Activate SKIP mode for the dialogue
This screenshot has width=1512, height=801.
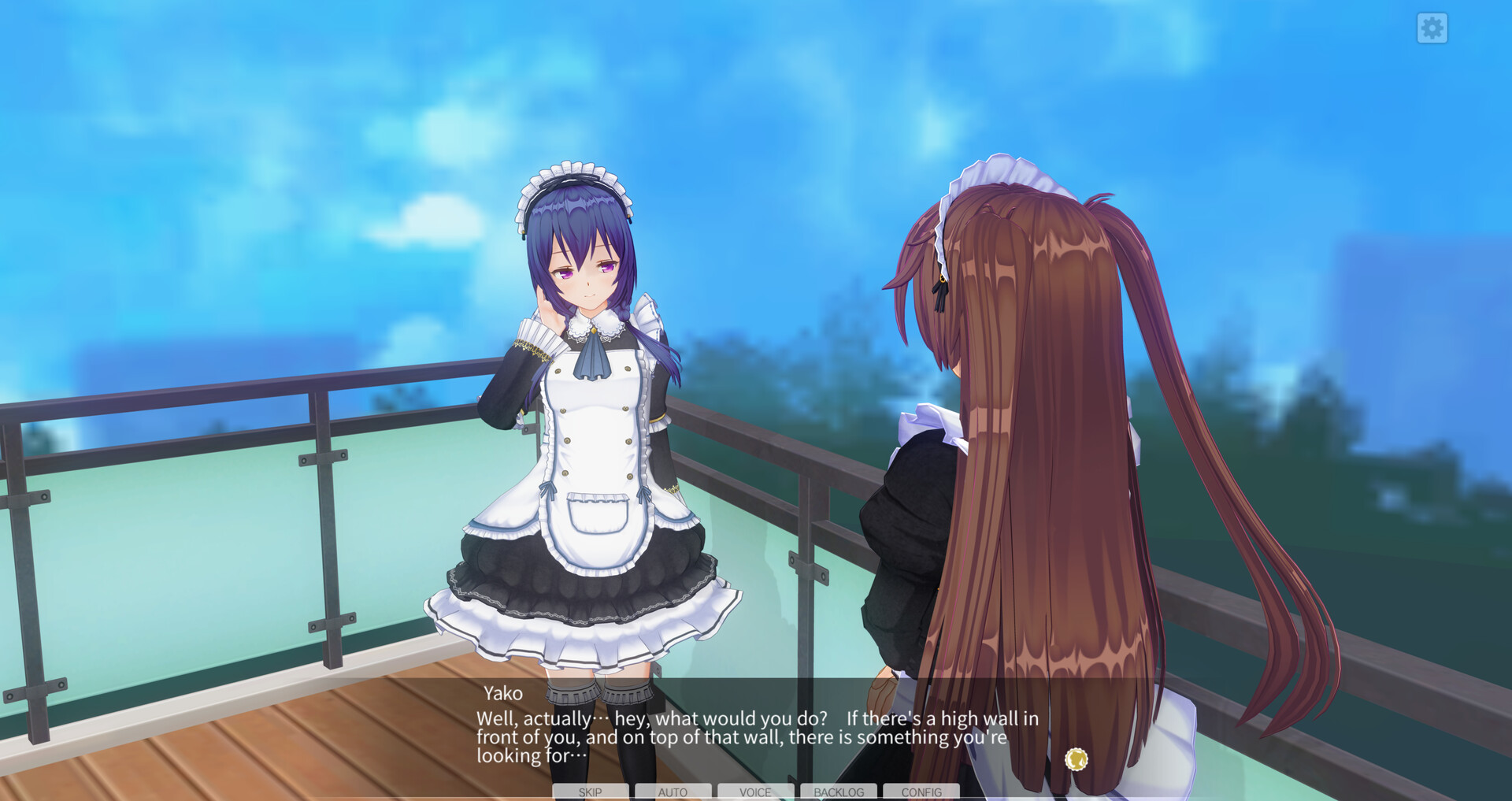click(589, 792)
